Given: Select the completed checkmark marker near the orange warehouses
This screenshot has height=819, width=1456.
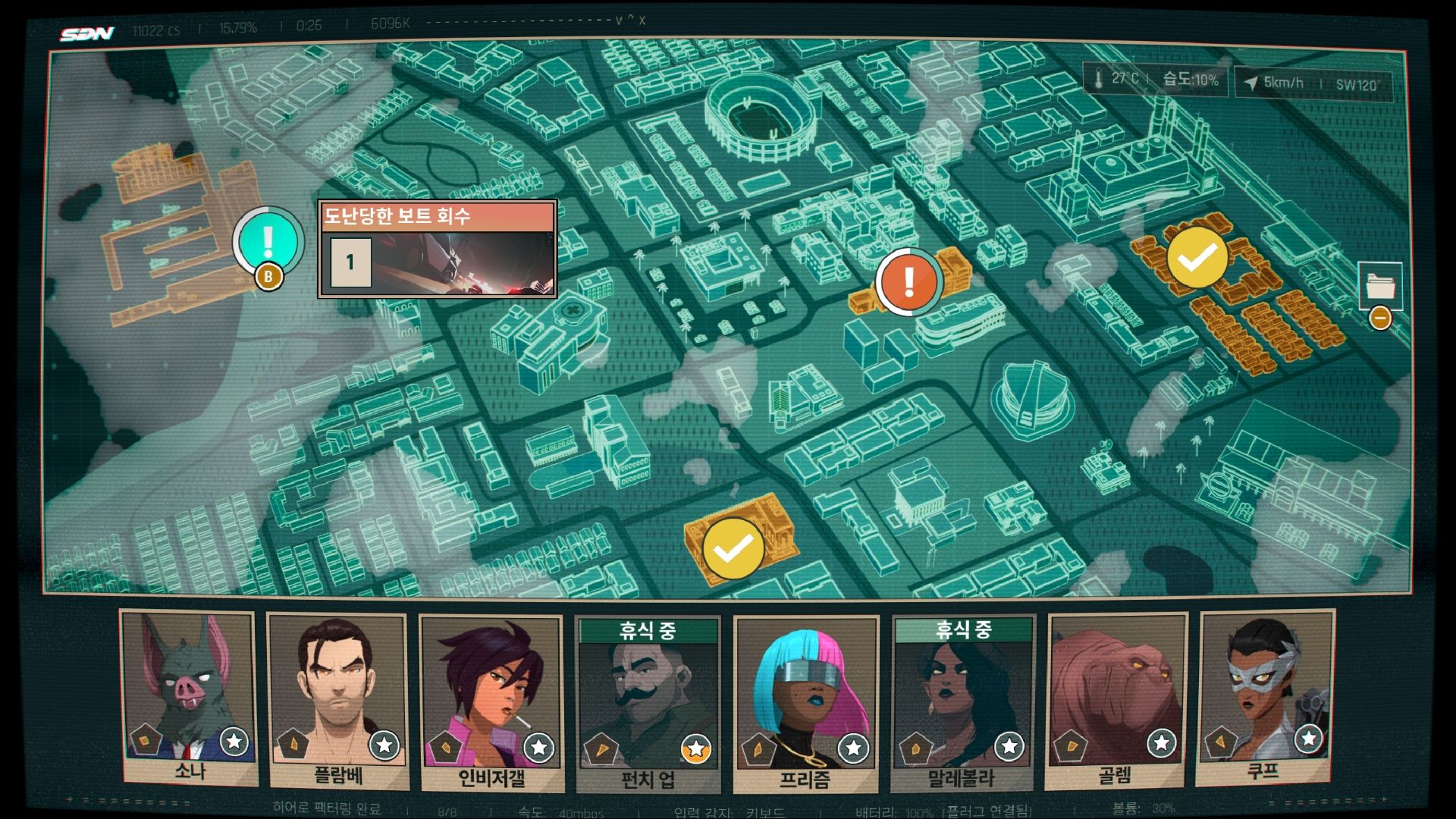Looking at the screenshot, I should (x=1197, y=258).
